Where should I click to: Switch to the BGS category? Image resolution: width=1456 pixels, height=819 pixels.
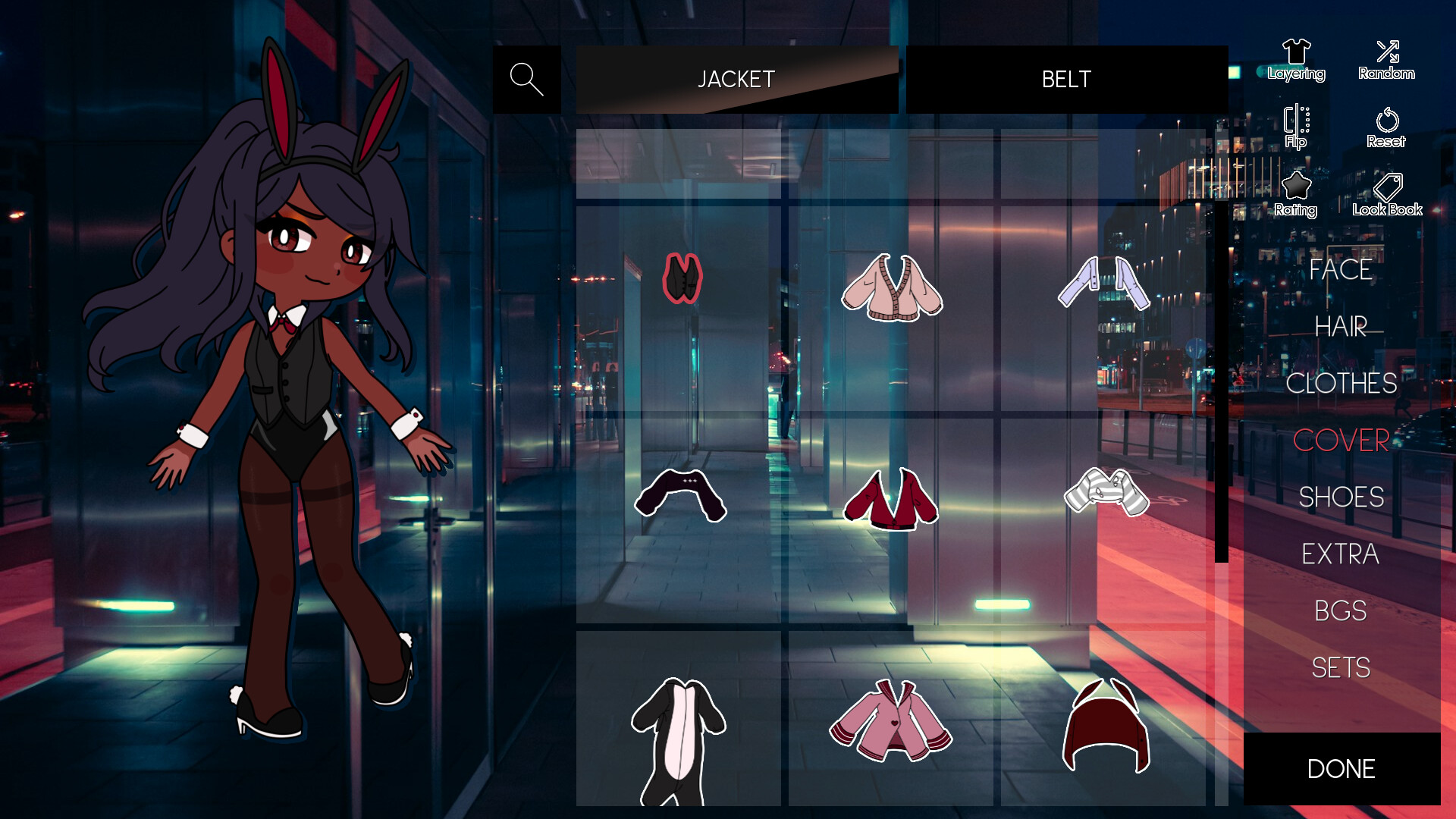(1341, 610)
